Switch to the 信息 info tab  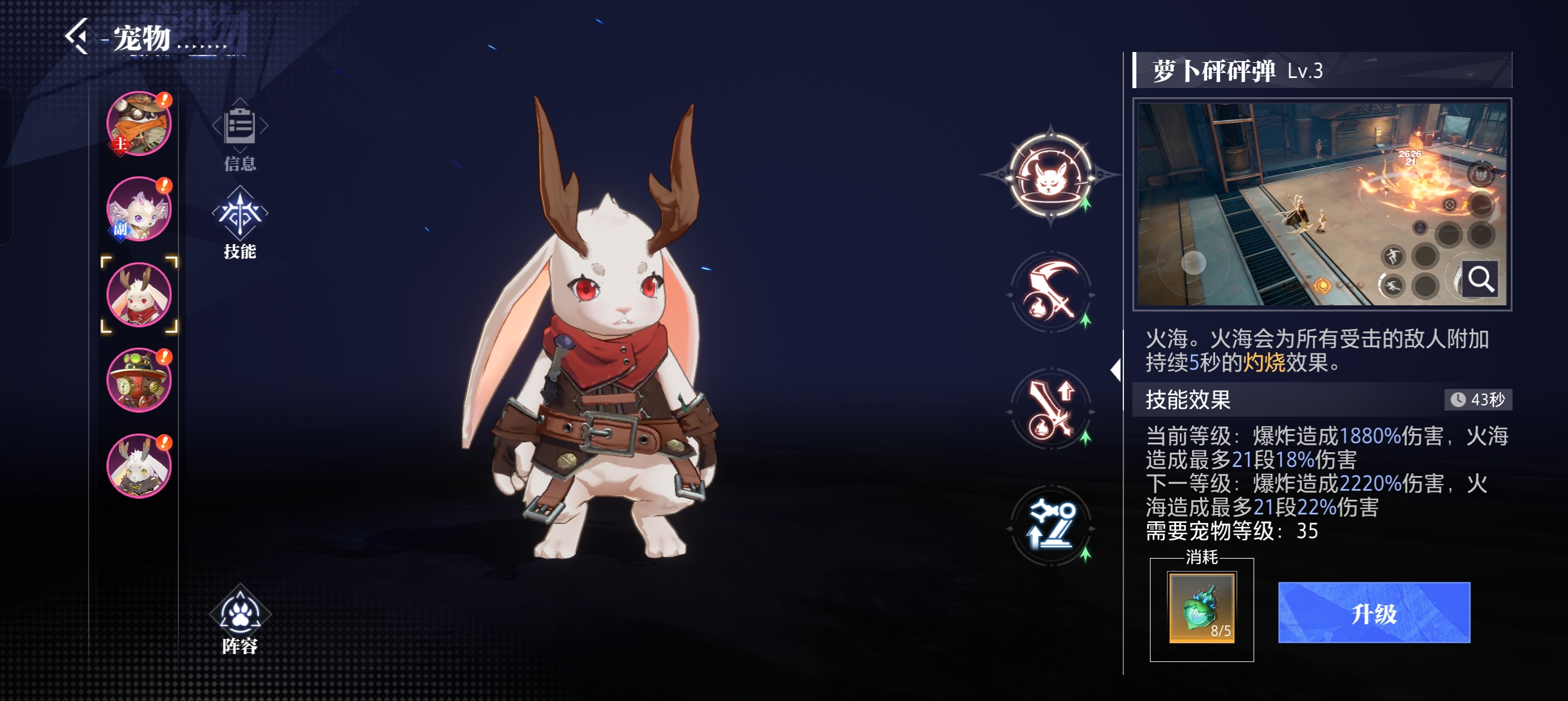[x=240, y=135]
